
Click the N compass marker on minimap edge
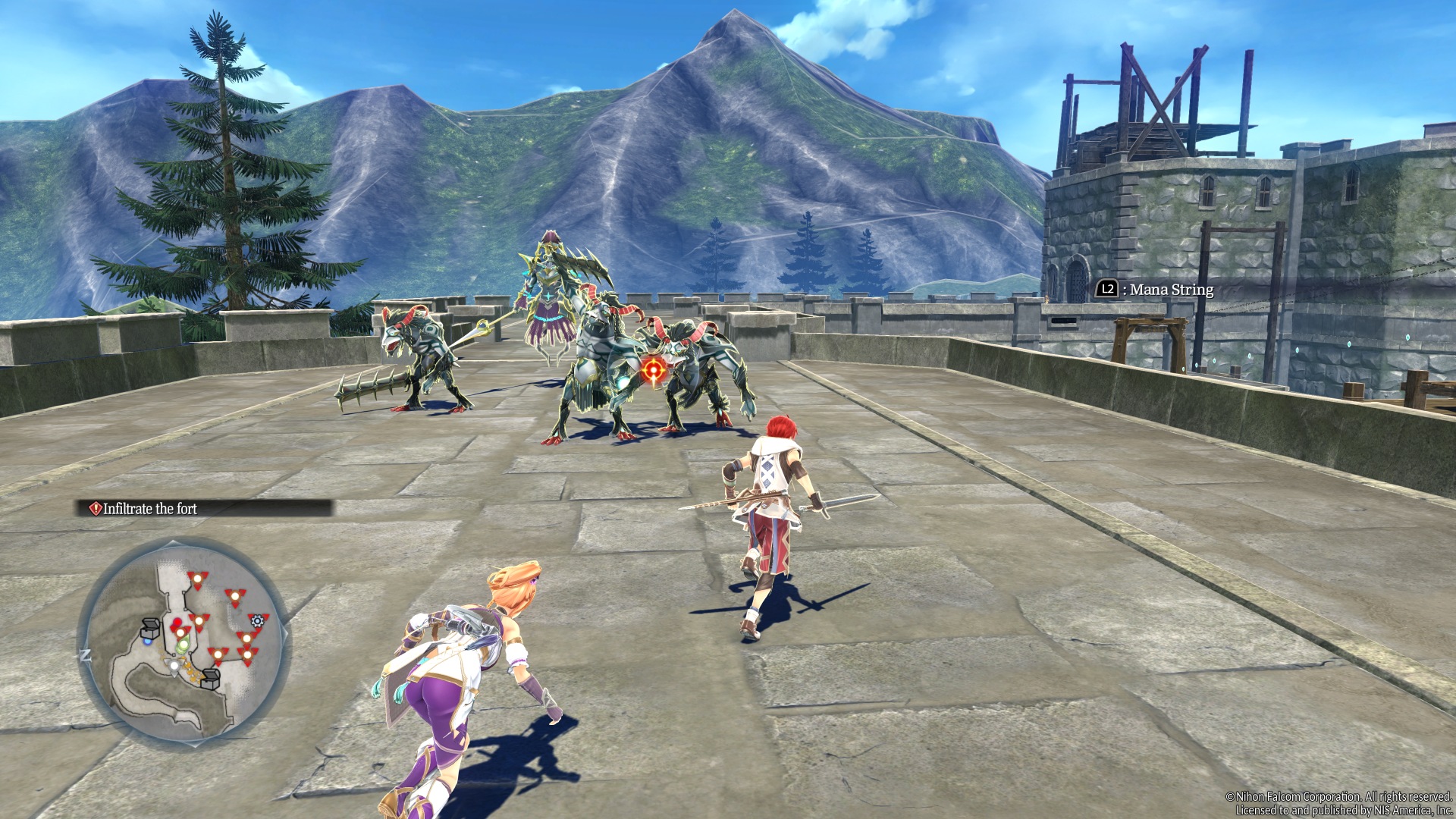pyautogui.click(x=86, y=655)
